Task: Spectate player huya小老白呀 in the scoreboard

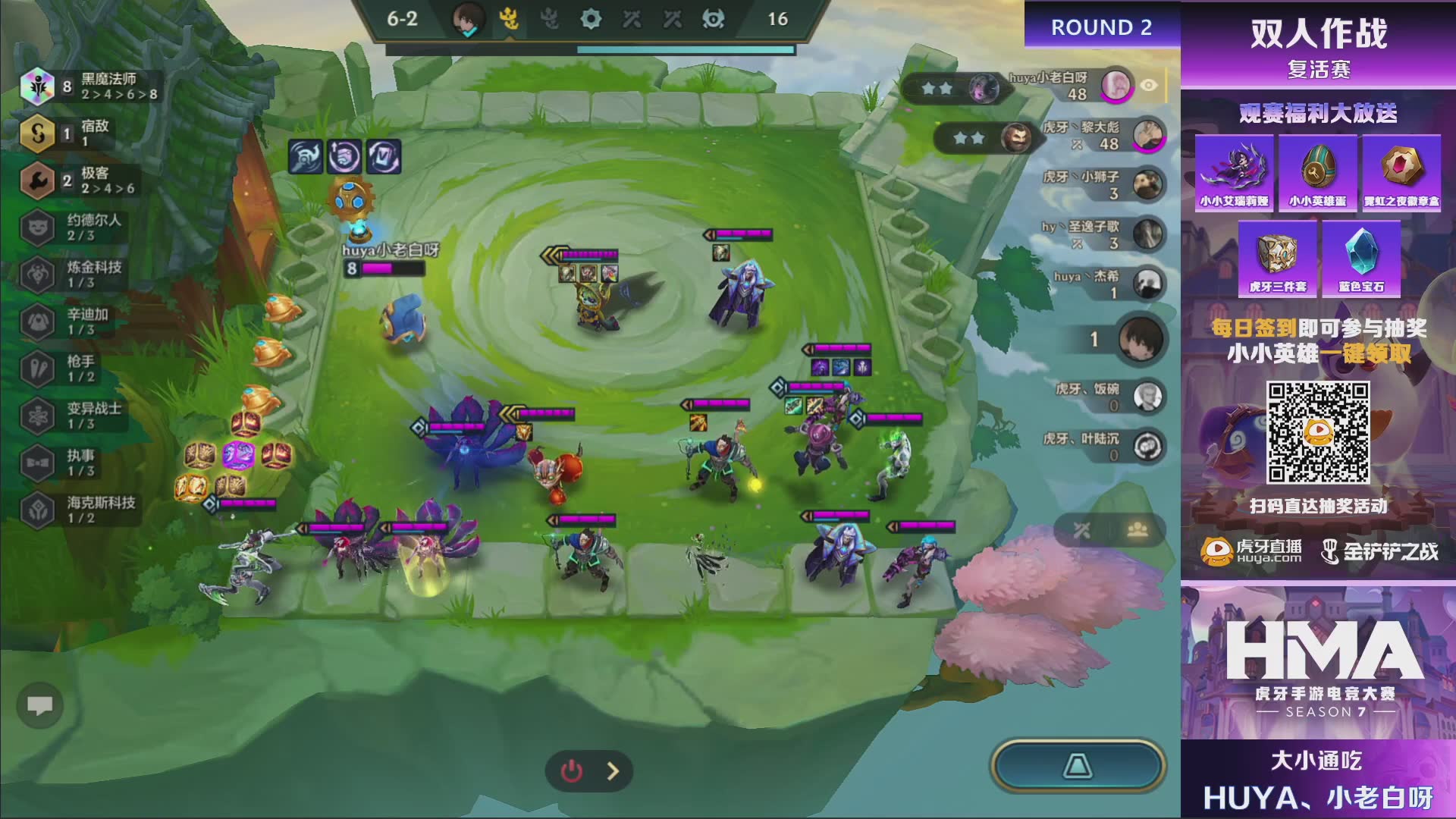Action: coord(1116,86)
